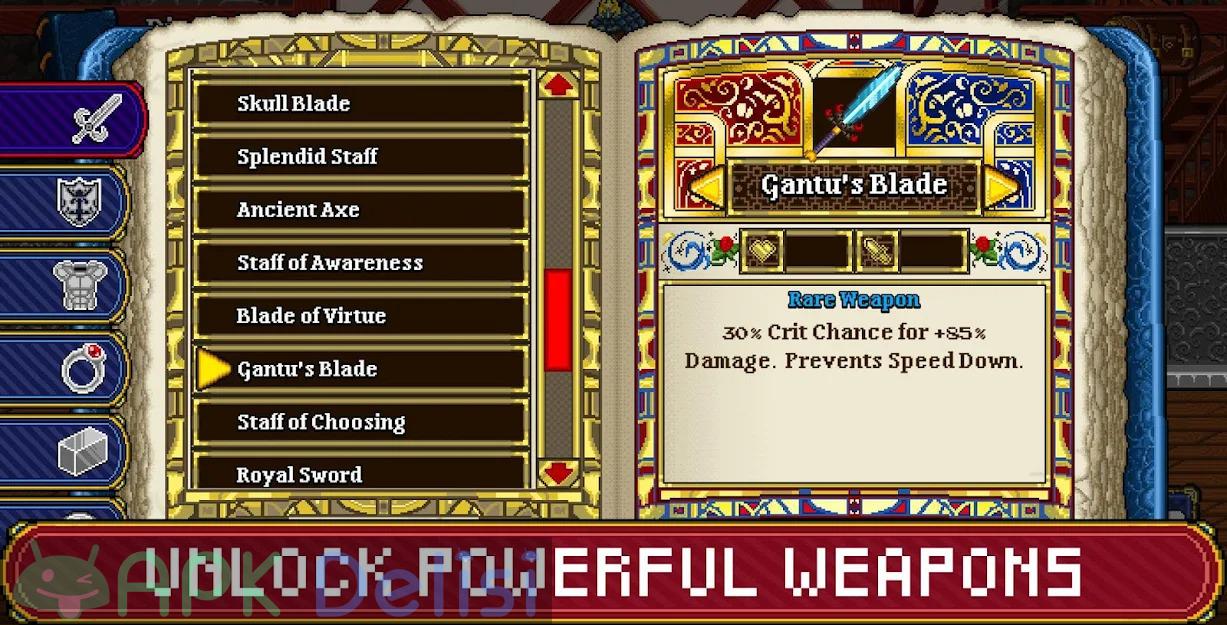Switch to the sword weapons tab

point(95,120)
